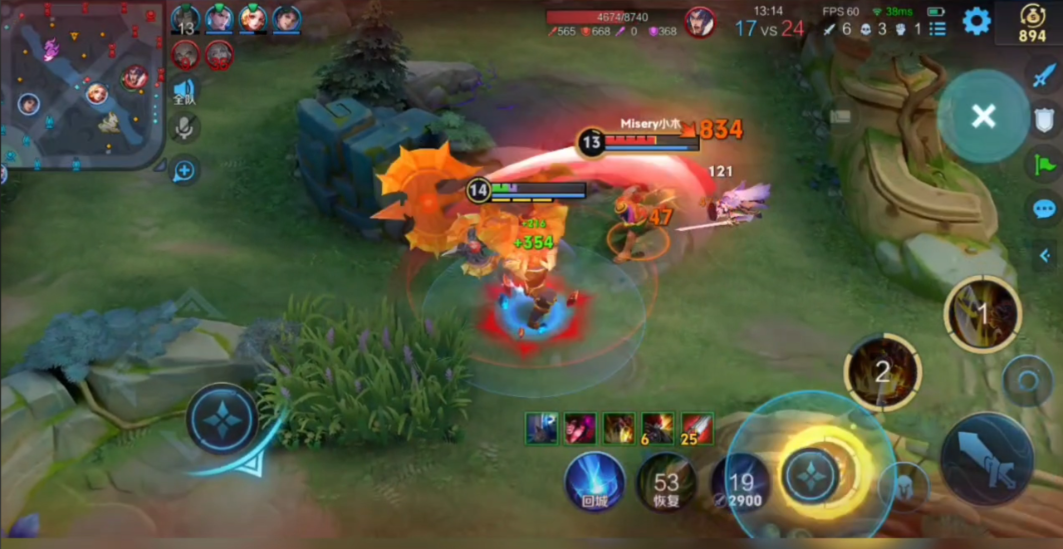Toggle the 全队 team voice speaker
Viewport: 1063px width, 549px height.
[x=184, y=92]
